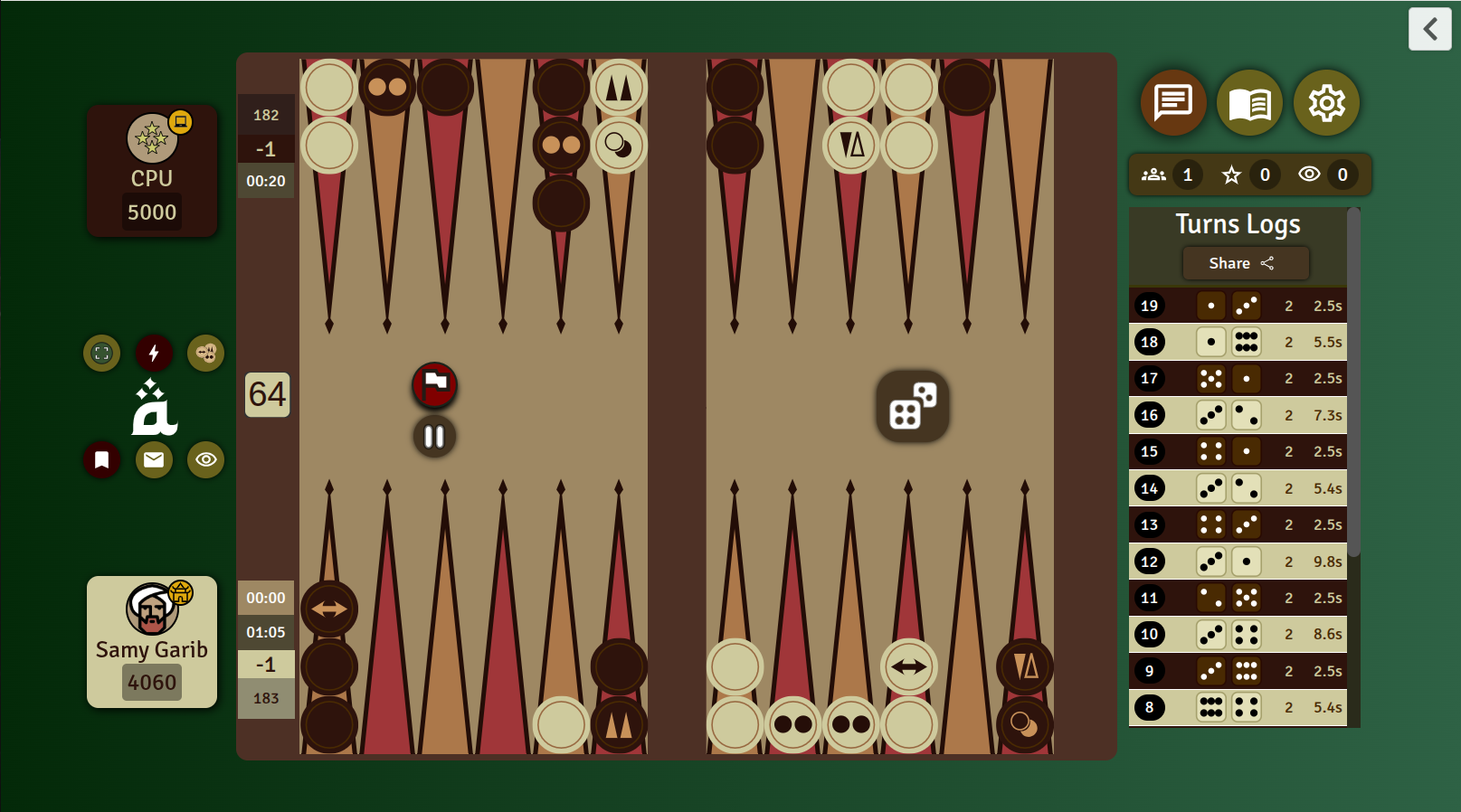Click the doubling cube showing 64
Viewport: 1461px width, 812px height.
pyautogui.click(x=266, y=394)
